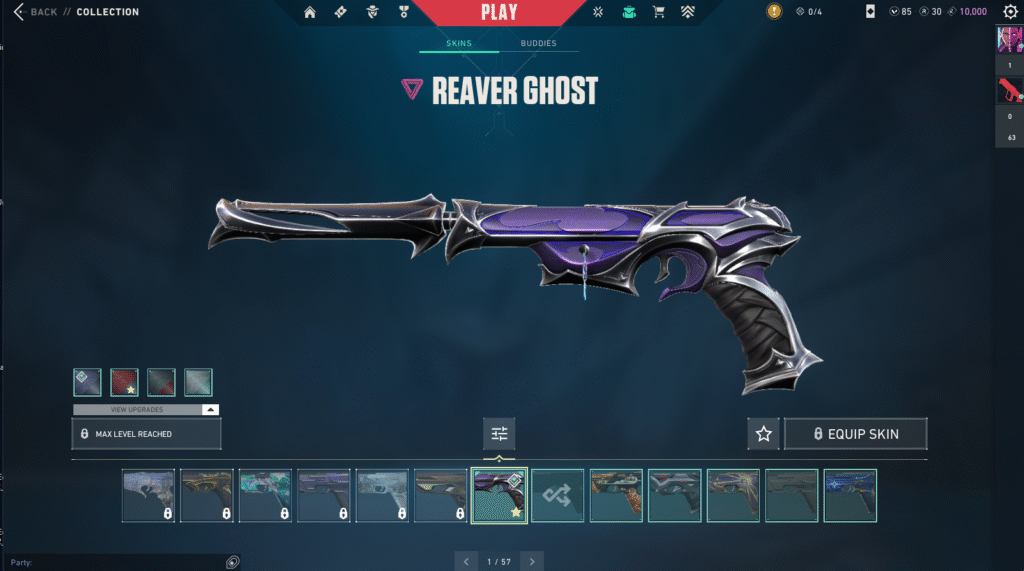Open the mission alert exclamation icon
Image resolution: width=1024 pixels, height=571 pixels.
pyautogui.click(x=774, y=12)
